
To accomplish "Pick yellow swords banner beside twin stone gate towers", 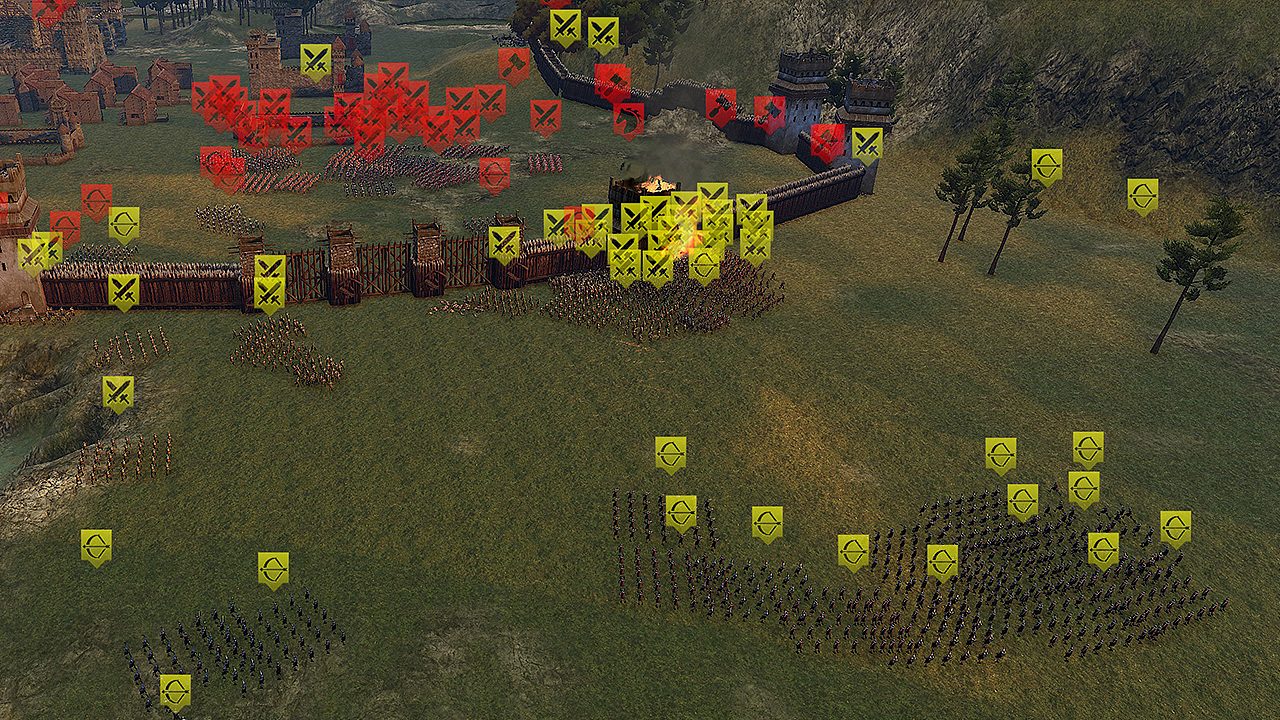I will tap(867, 144).
